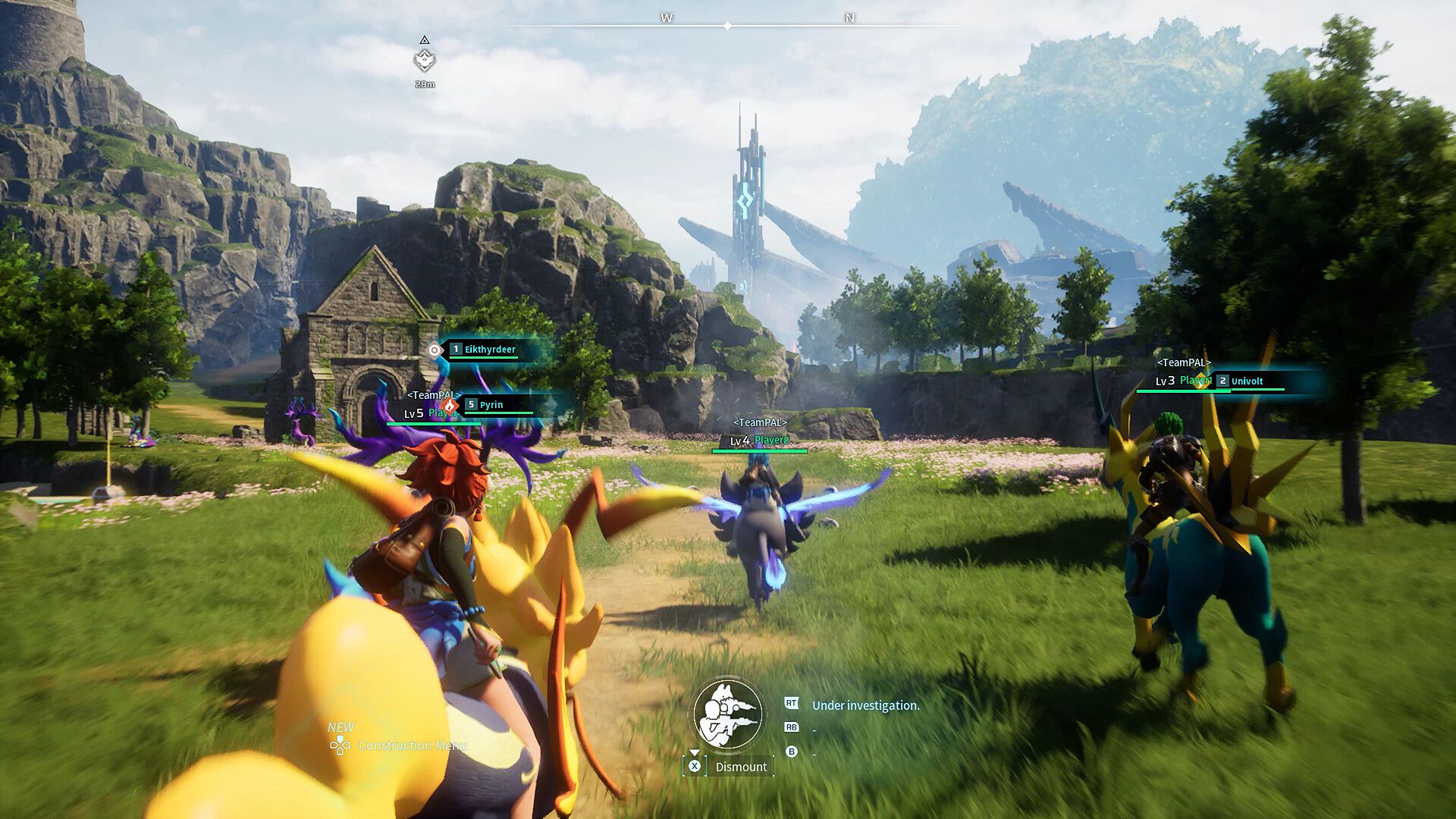Select the TeamPAL tag above Player2

[761, 422]
